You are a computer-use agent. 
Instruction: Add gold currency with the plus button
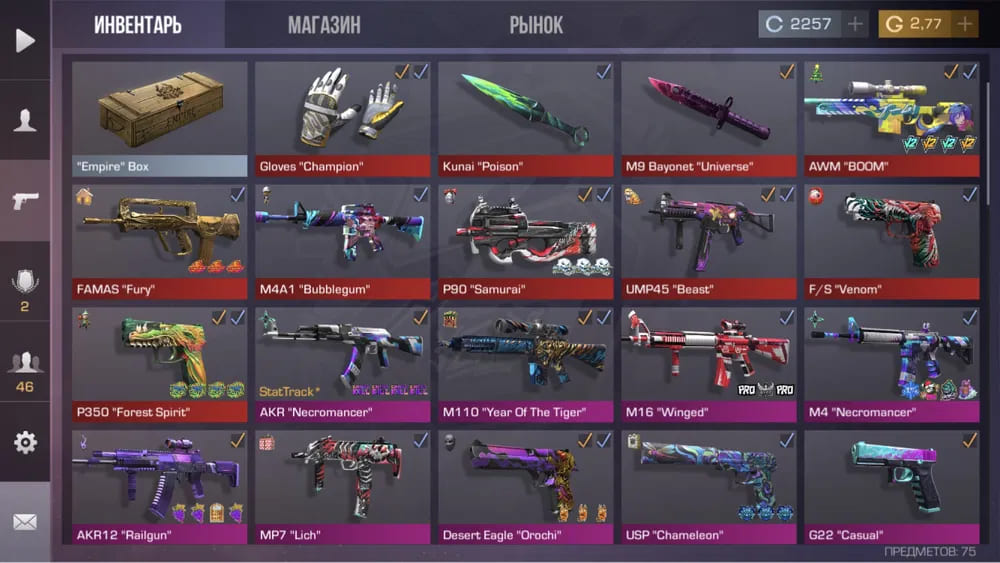point(965,24)
